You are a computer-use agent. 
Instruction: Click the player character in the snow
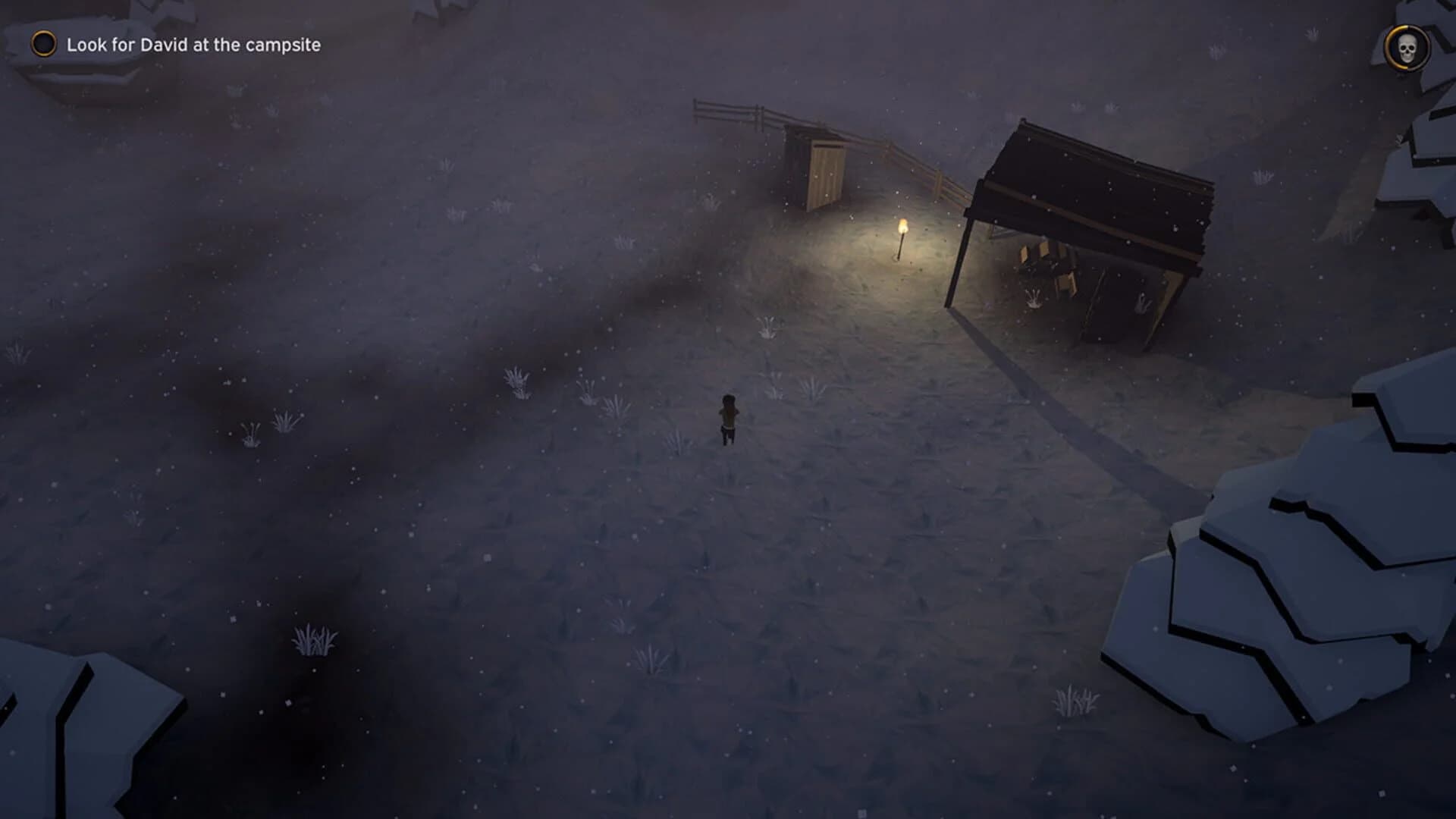[x=726, y=416]
